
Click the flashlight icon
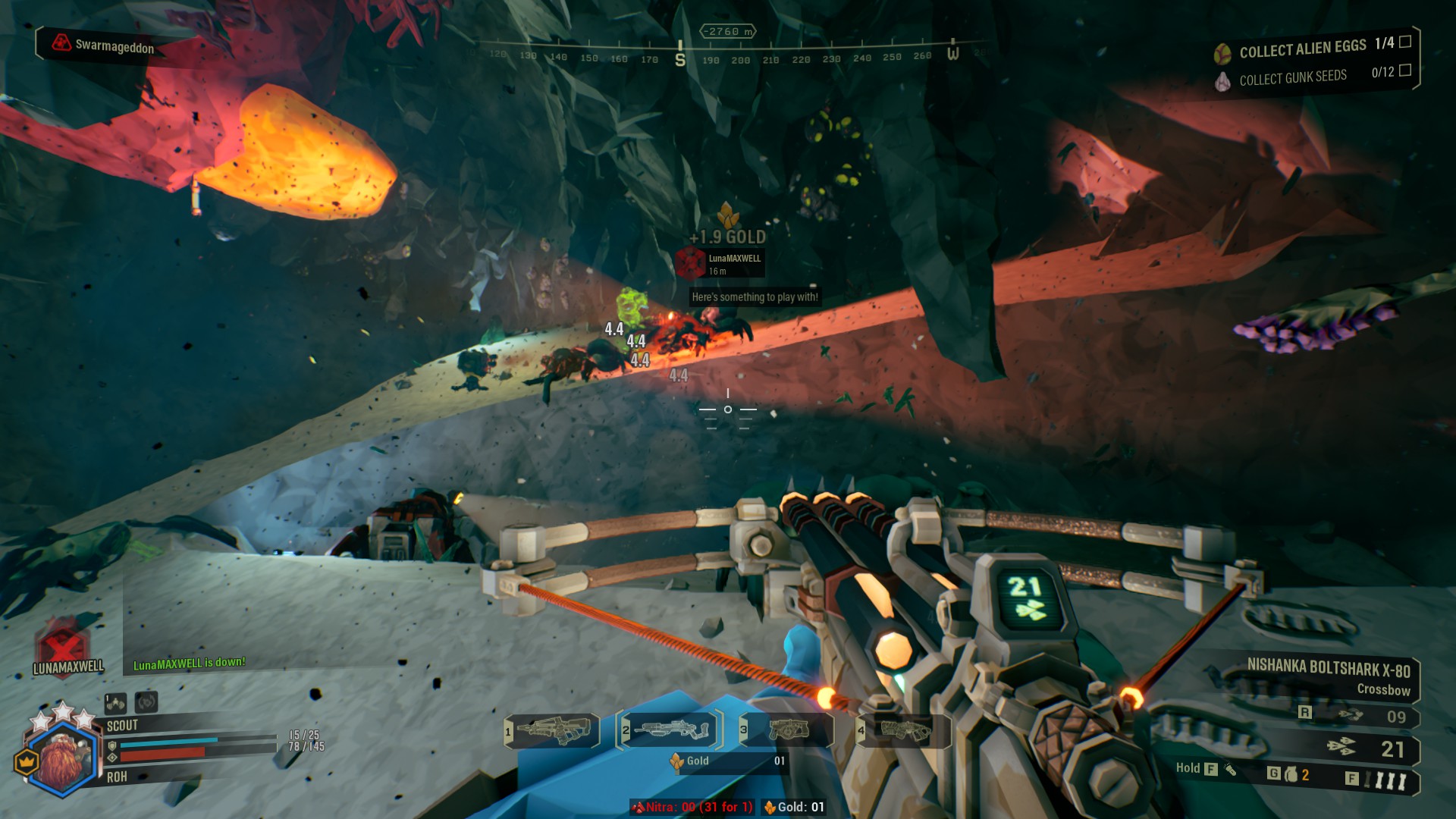pos(1229,769)
